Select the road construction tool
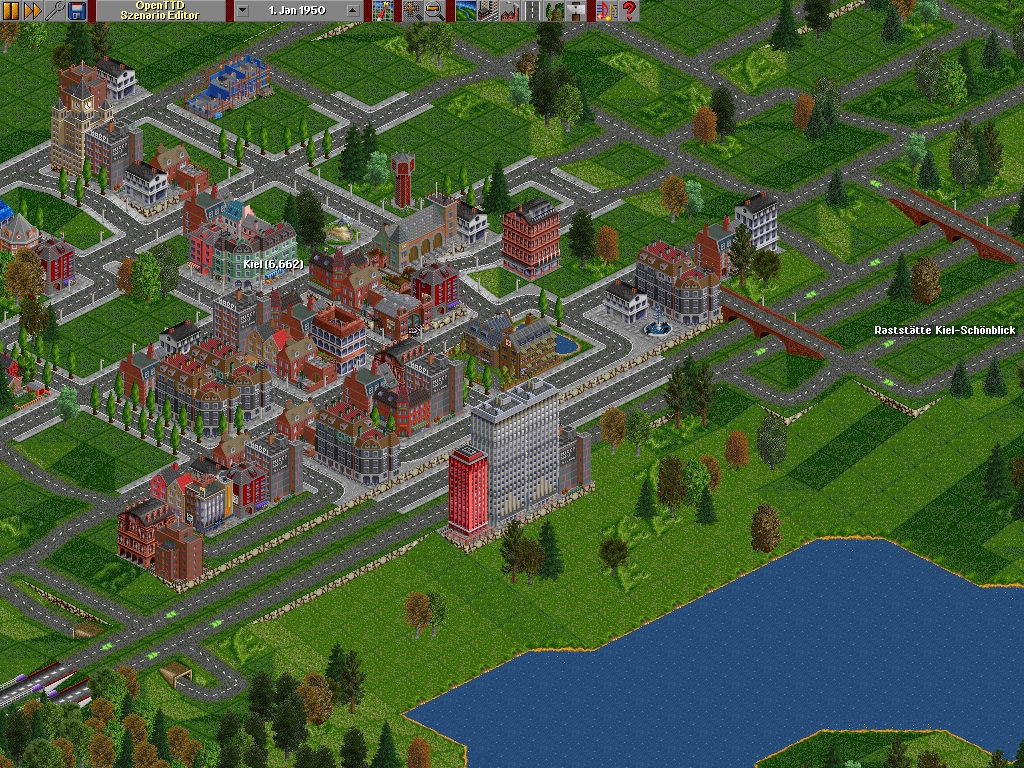The width and height of the screenshot is (1024, 768). 533,11
